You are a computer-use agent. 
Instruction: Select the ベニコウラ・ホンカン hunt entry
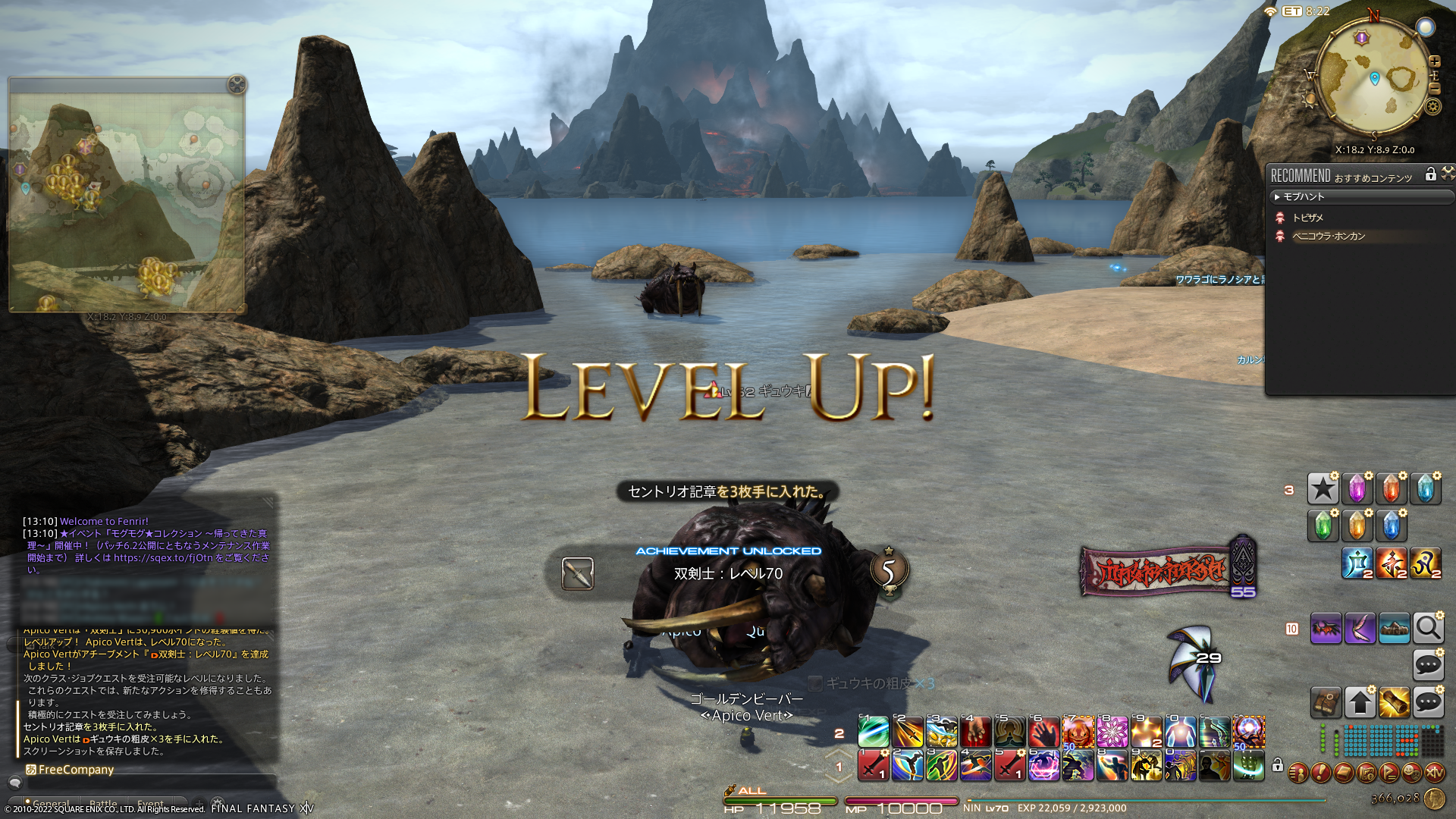pos(1328,236)
